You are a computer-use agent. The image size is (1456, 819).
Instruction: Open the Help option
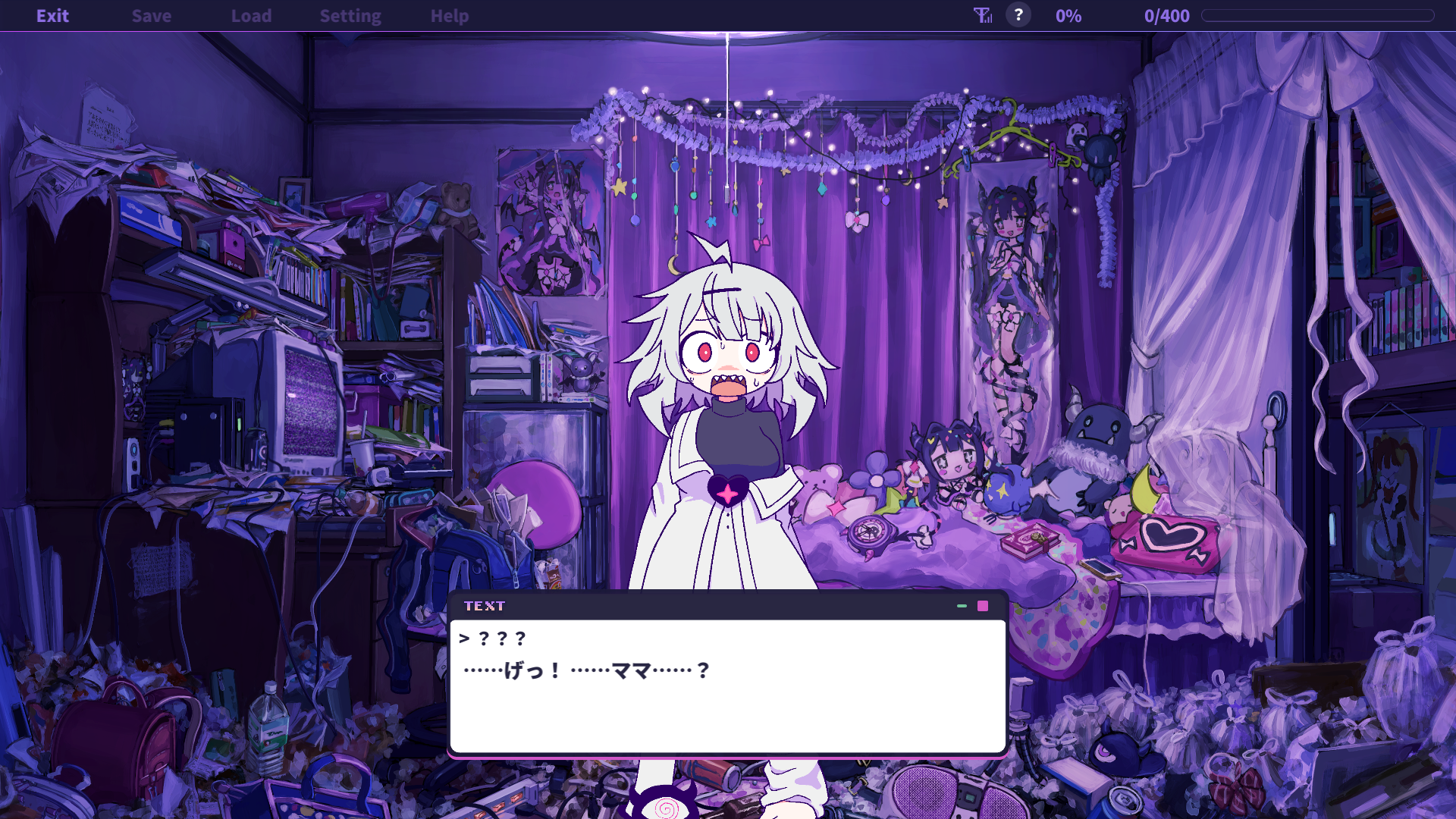coord(449,15)
